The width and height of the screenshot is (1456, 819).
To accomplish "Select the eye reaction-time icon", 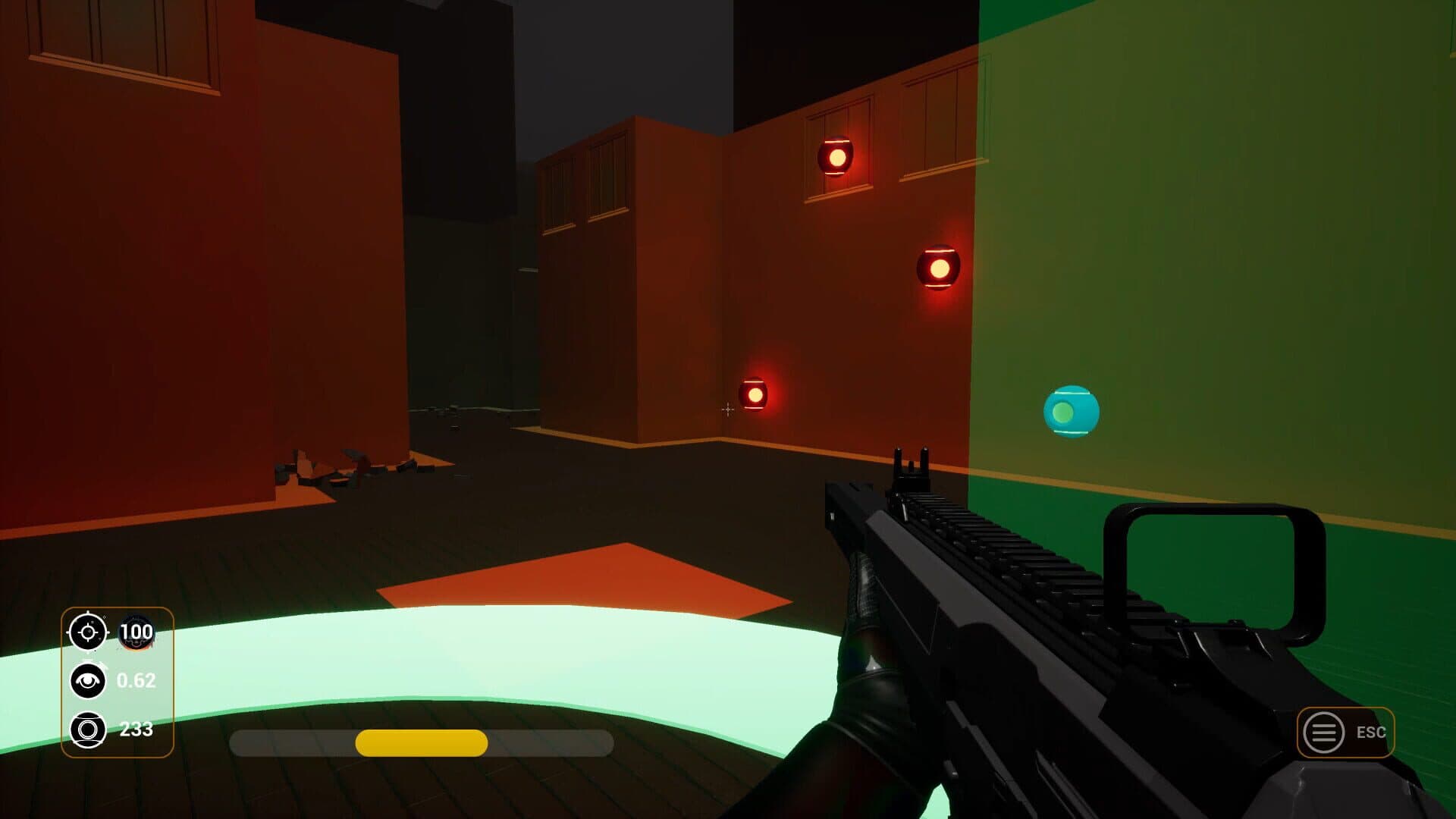I will point(88,680).
